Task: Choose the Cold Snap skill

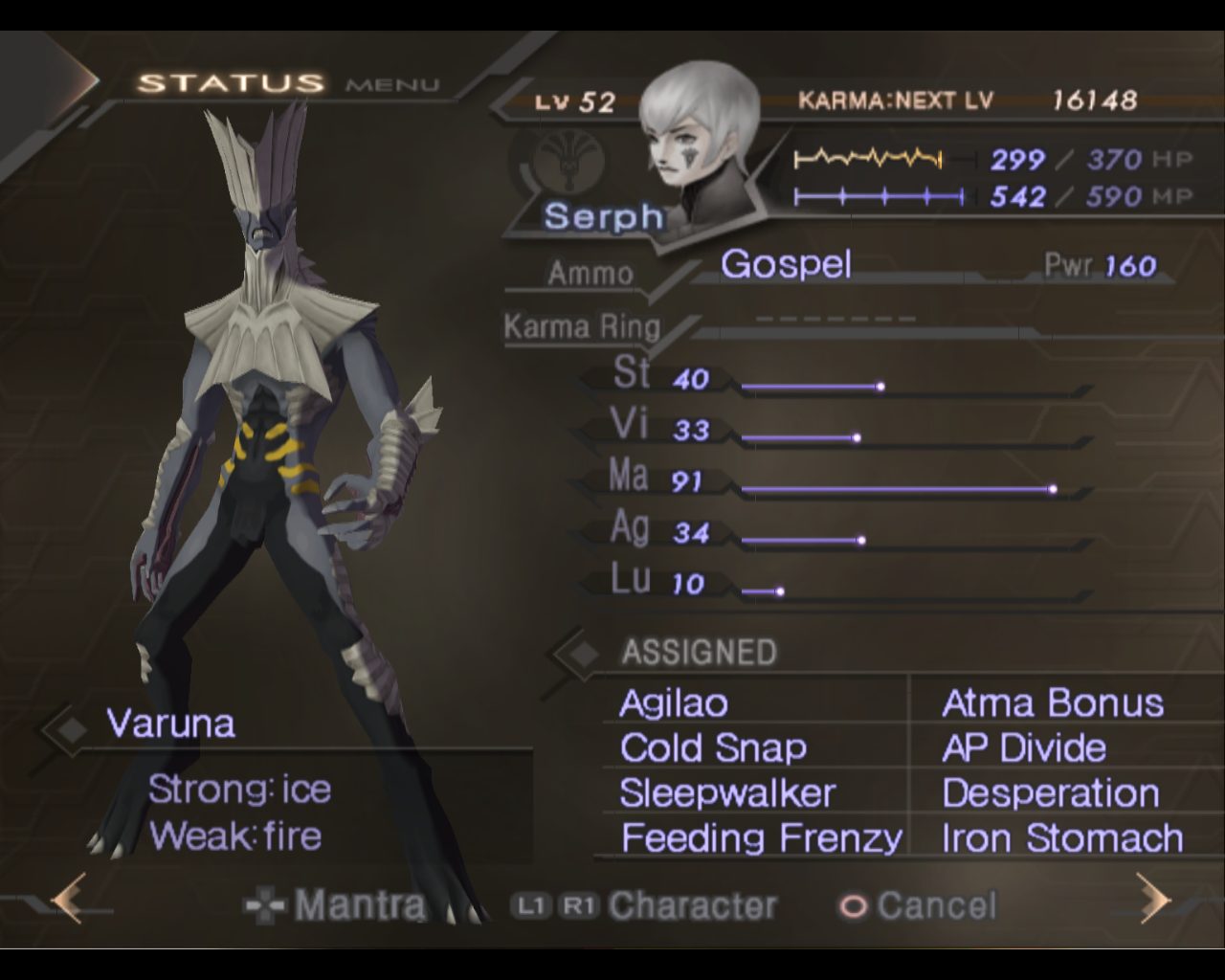Action: (713, 748)
